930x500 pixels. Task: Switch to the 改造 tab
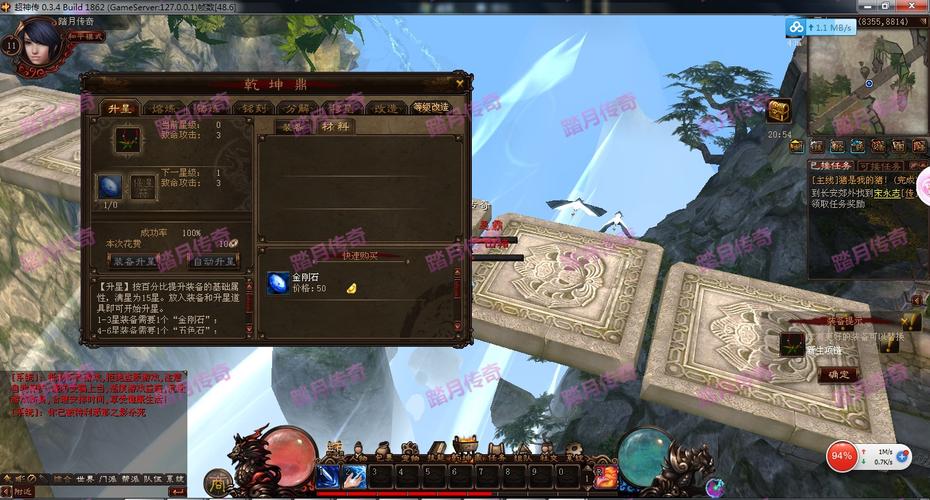click(386, 108)
